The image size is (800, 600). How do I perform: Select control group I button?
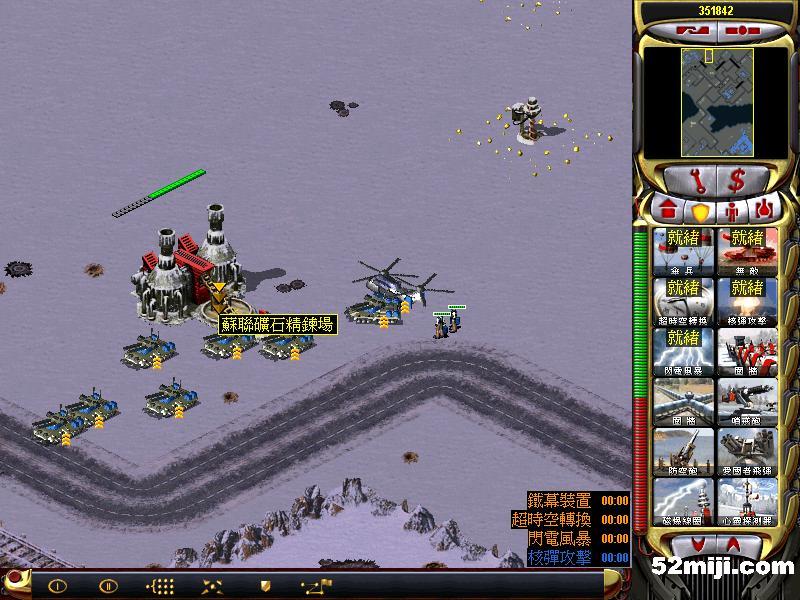click(57, 586)
